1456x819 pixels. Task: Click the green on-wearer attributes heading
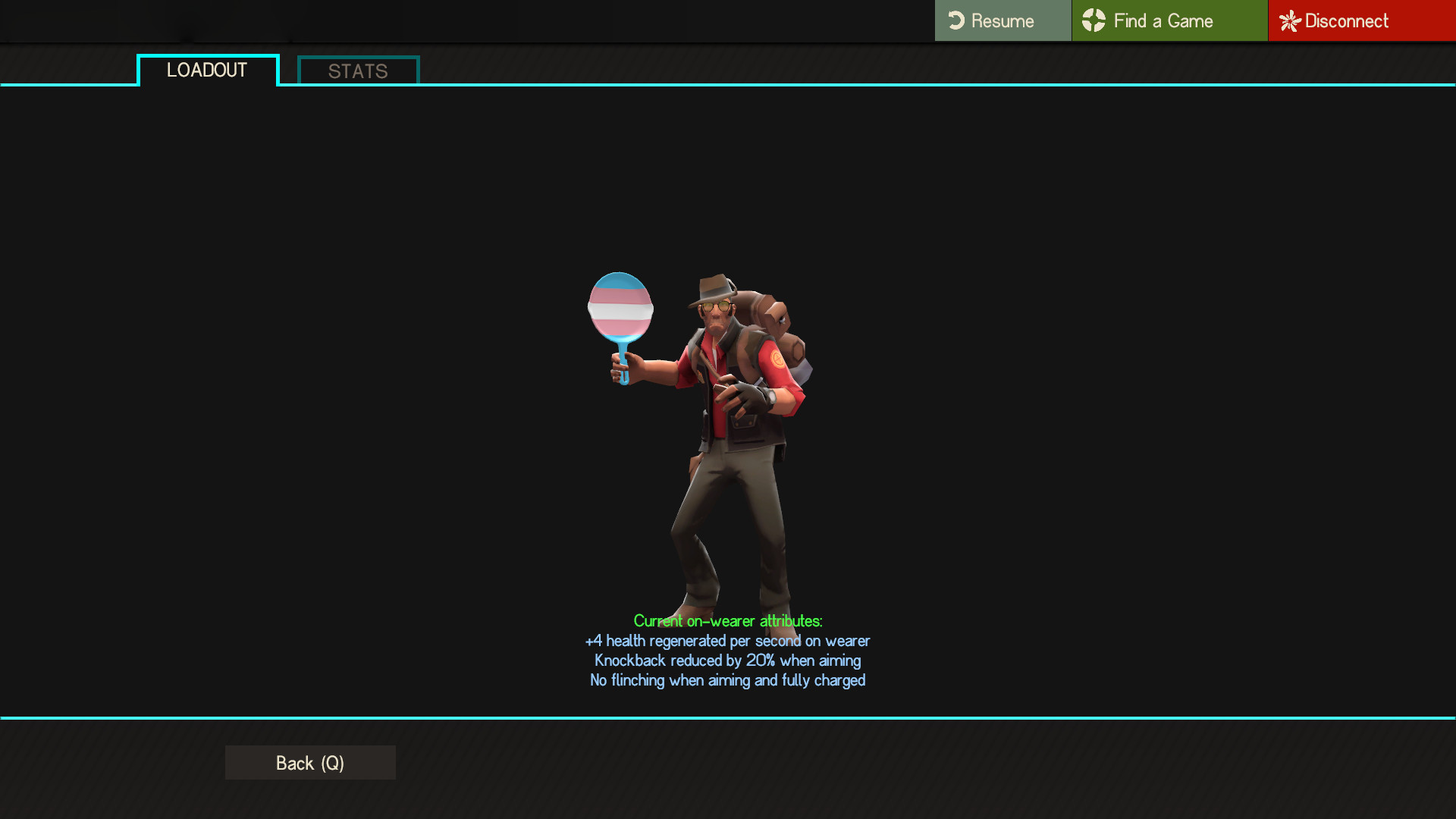click(x=728, y=621)
